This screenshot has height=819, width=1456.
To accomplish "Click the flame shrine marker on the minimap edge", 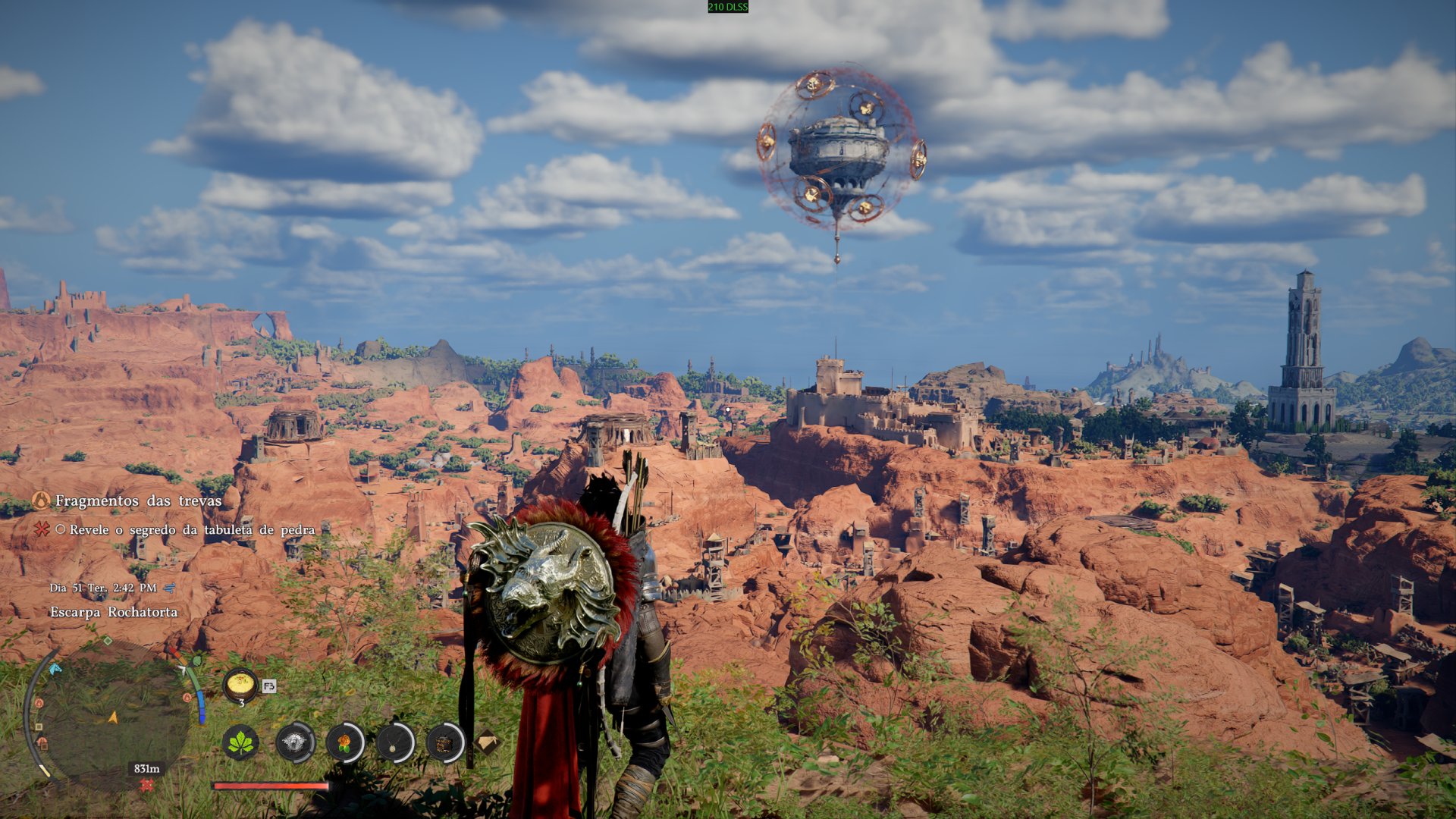I will point(40,703).
